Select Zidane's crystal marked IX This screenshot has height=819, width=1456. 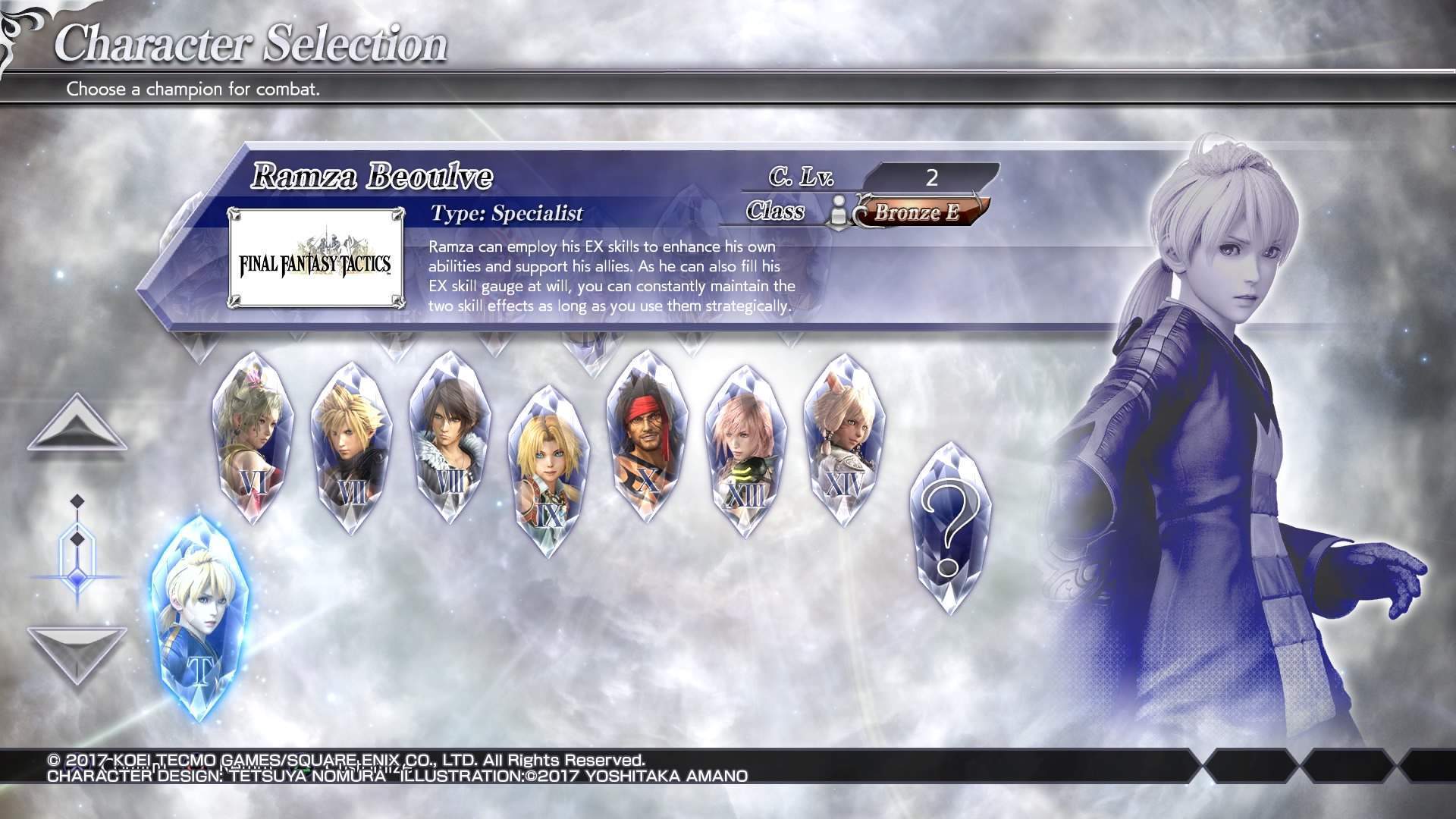[548, 472]
